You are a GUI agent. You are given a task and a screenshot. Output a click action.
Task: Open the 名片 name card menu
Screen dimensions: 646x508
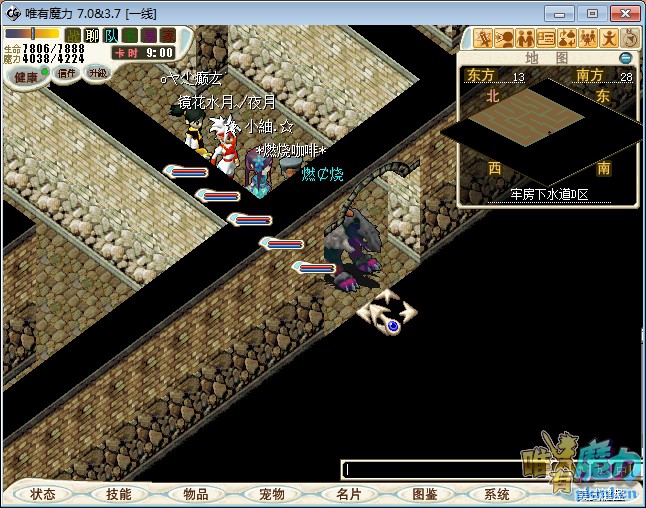point(348,494)
